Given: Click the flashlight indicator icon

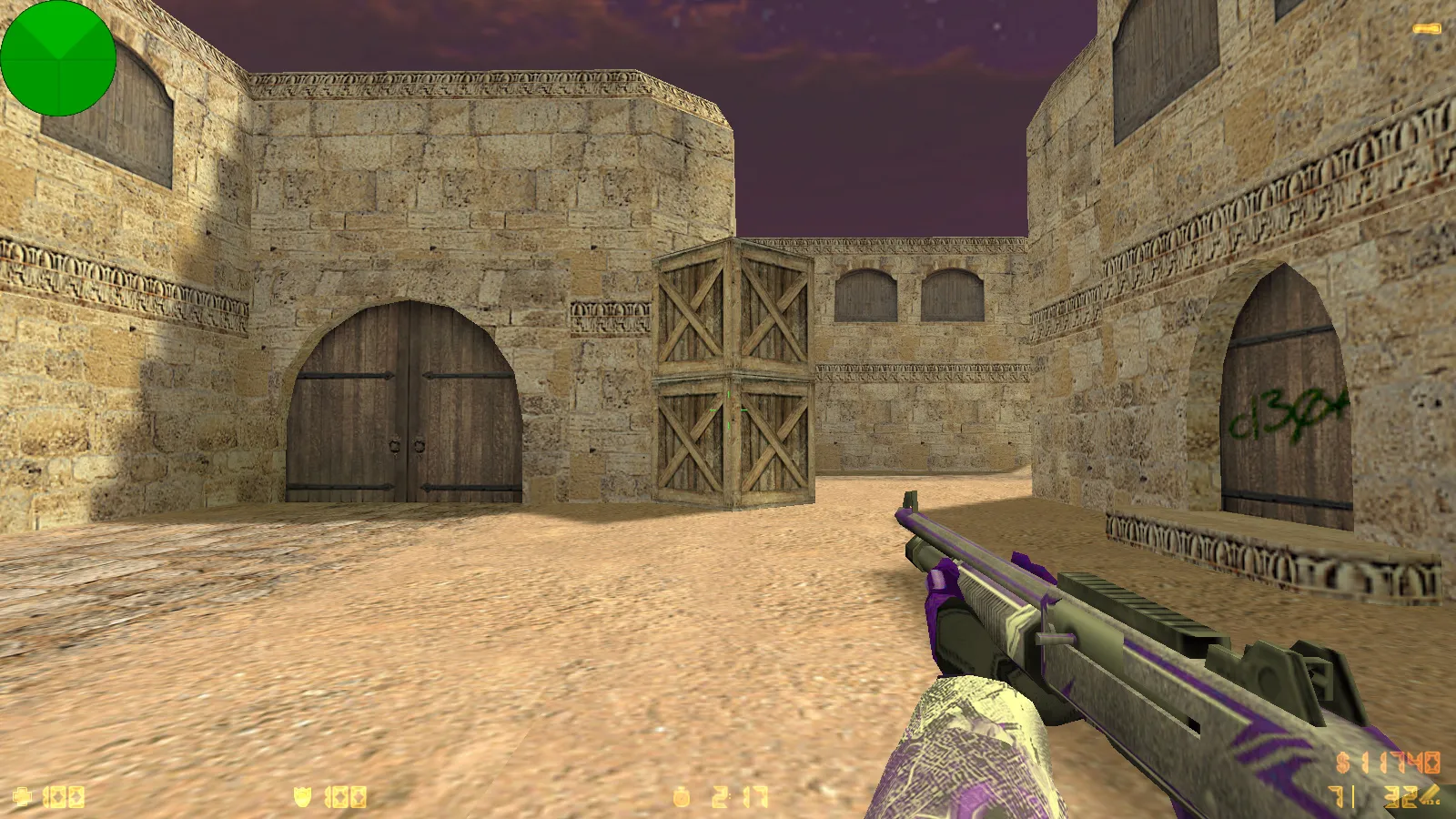Looking at the screenshot, I should click(x=1427, y=29).
